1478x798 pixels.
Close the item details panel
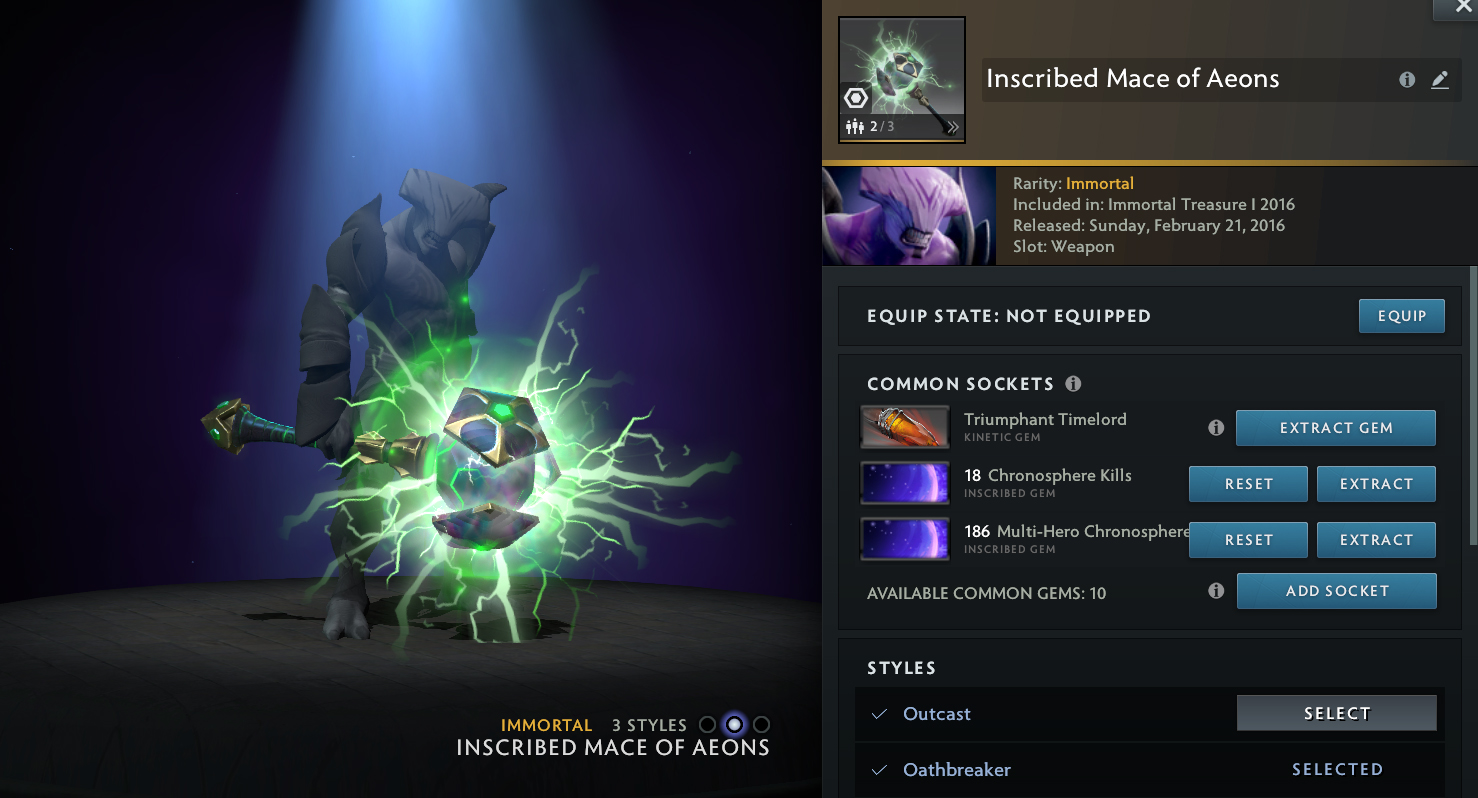coord(1455,8)
